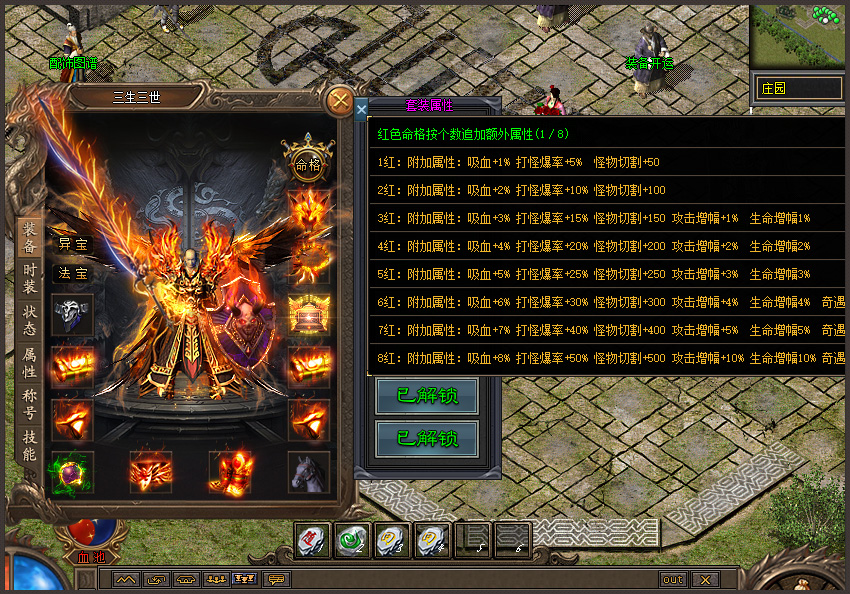850x594 pixels.
Task: Open the 命格 fate button
Action: coord(308,164)
